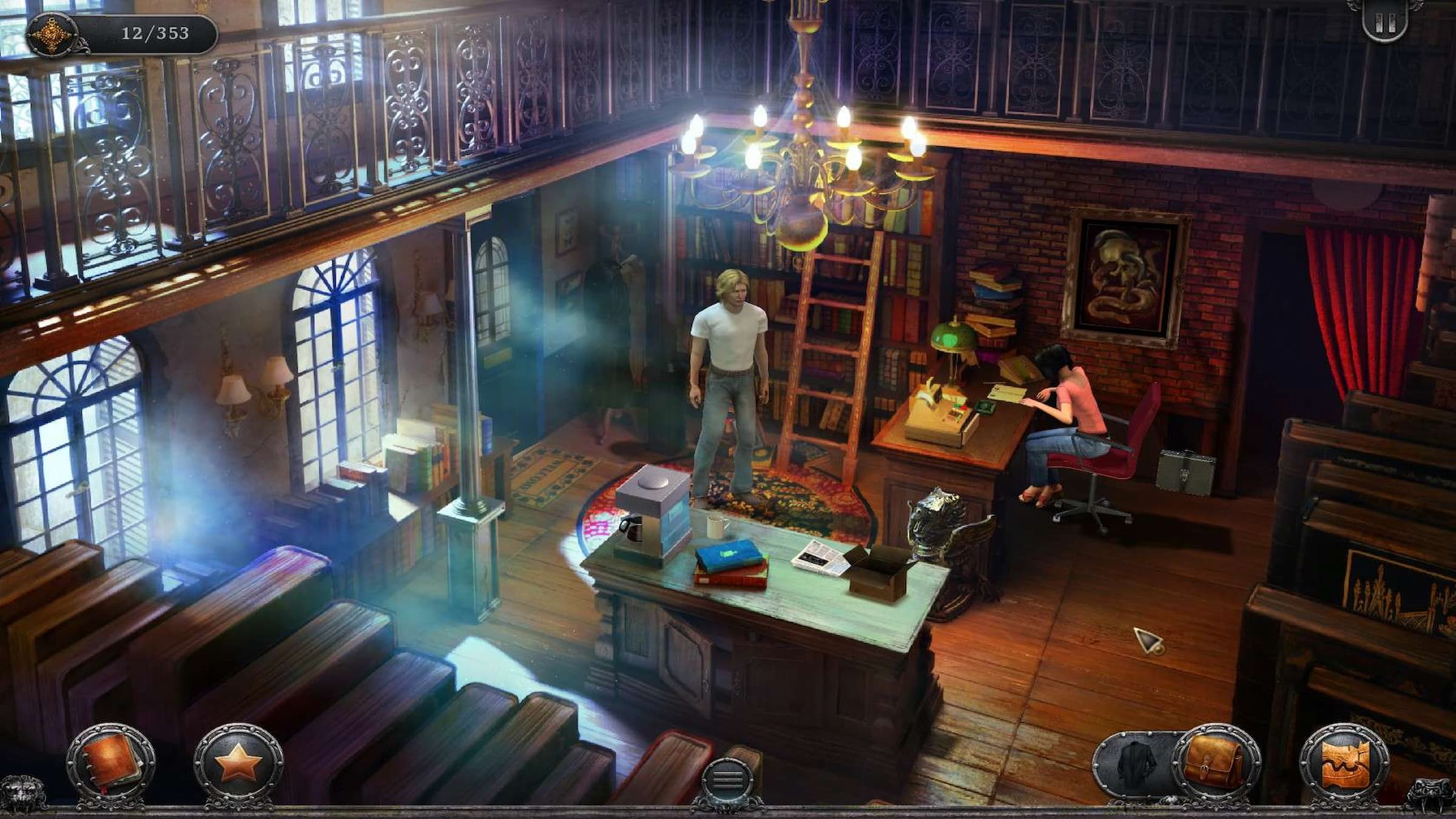Image resolution: width=1456 pixels, height=819 pixels.
Task: Open the leather satchel inventory
Action: pos(1216,766)
